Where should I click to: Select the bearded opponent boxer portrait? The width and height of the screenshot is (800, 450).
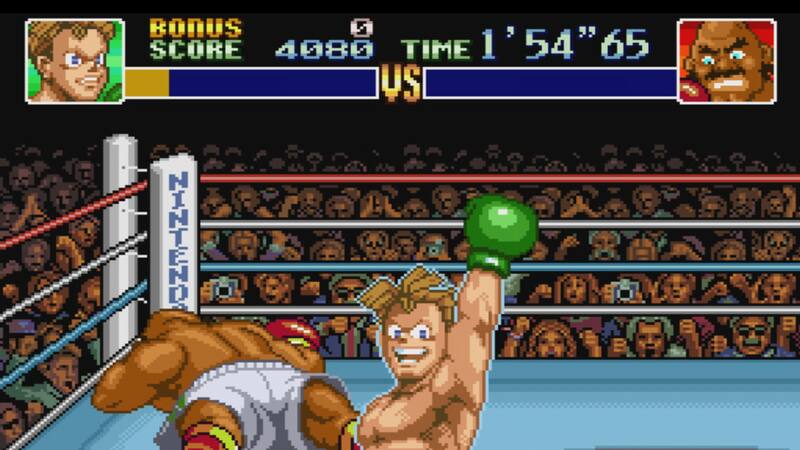click(x=727, y=60)
